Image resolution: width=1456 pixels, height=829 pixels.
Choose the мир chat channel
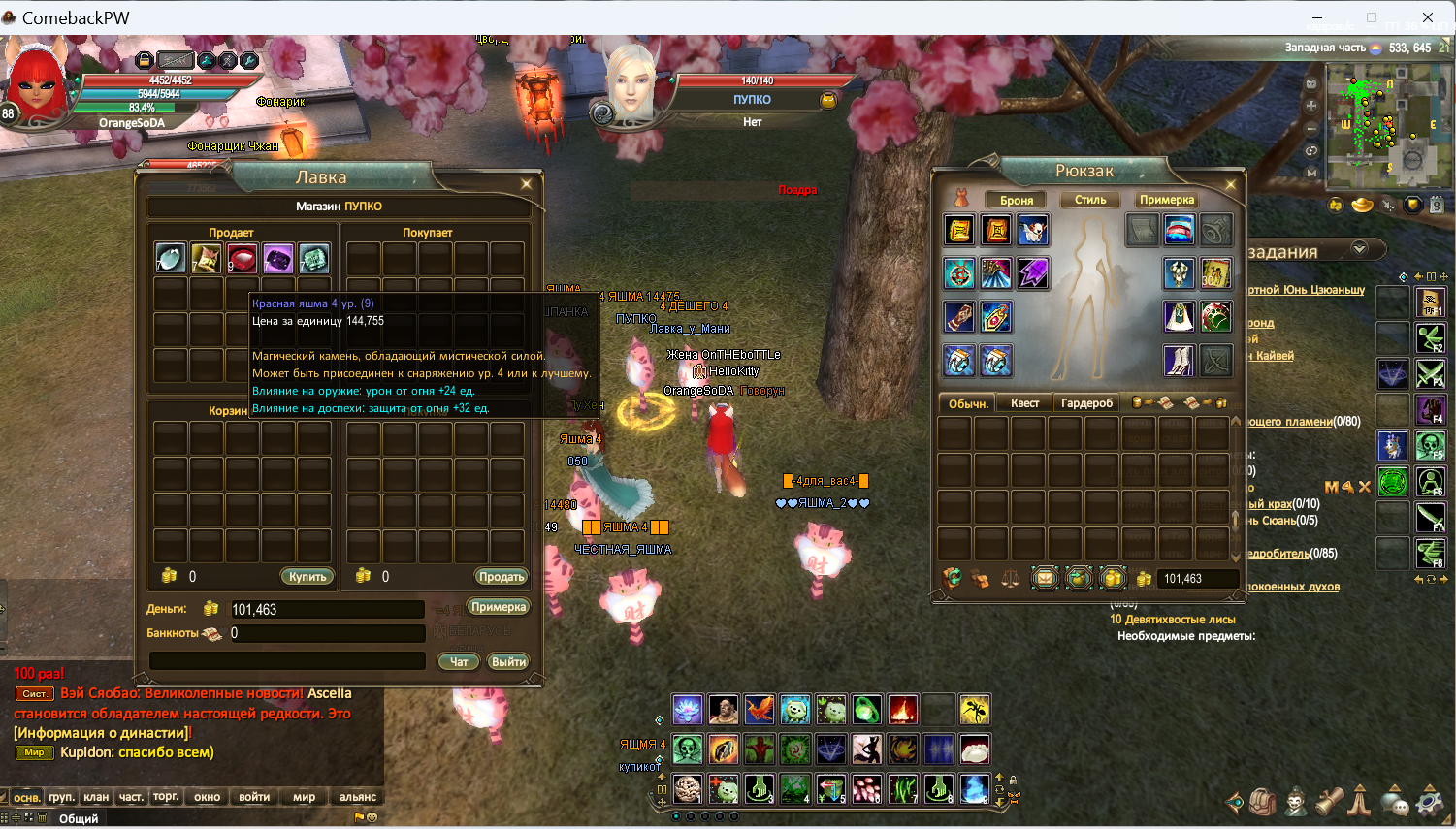click(x=305, y=797)
